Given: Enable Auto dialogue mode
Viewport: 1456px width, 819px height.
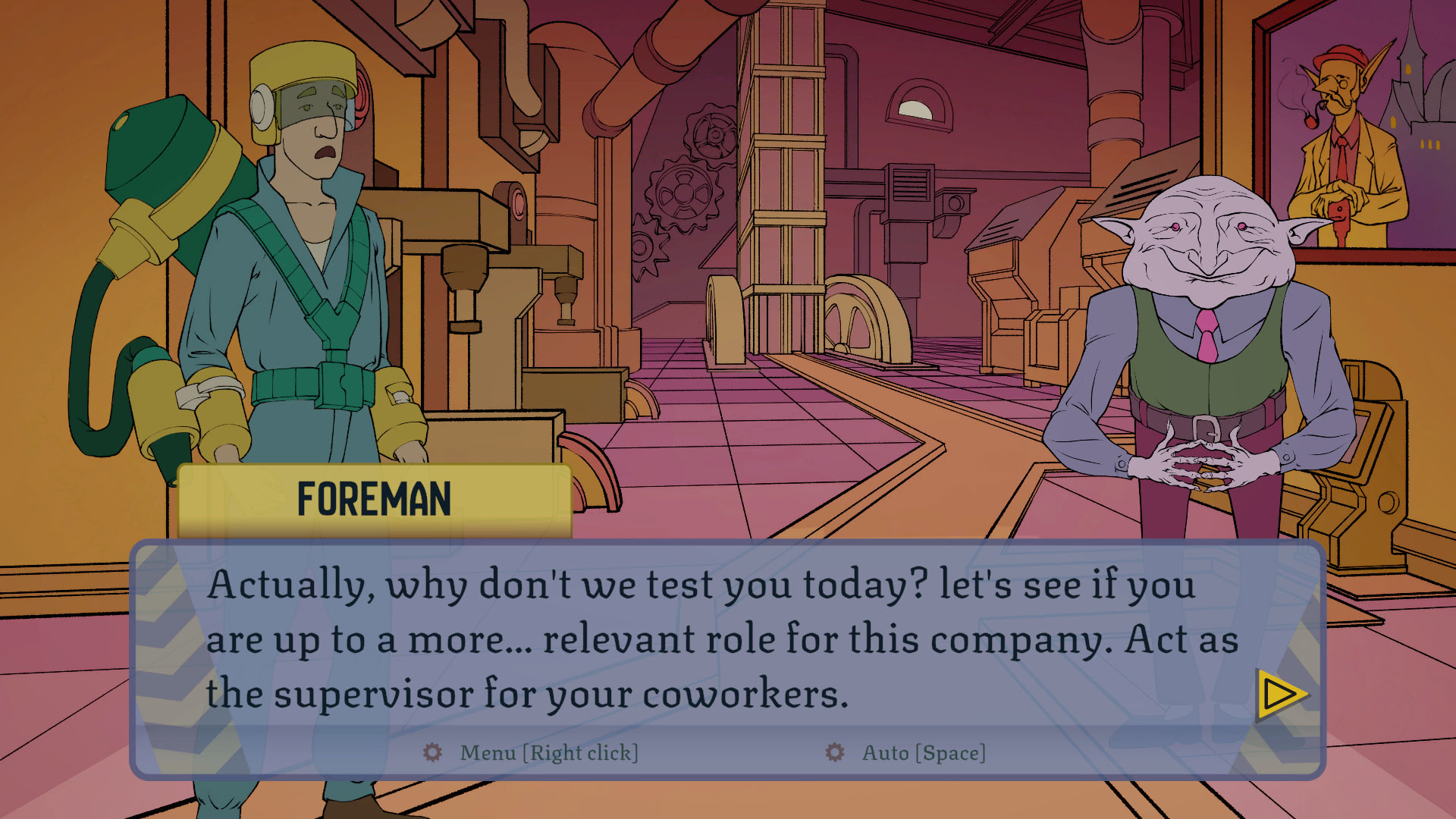Looking at the screenshot, I should [x=906, y=752].
